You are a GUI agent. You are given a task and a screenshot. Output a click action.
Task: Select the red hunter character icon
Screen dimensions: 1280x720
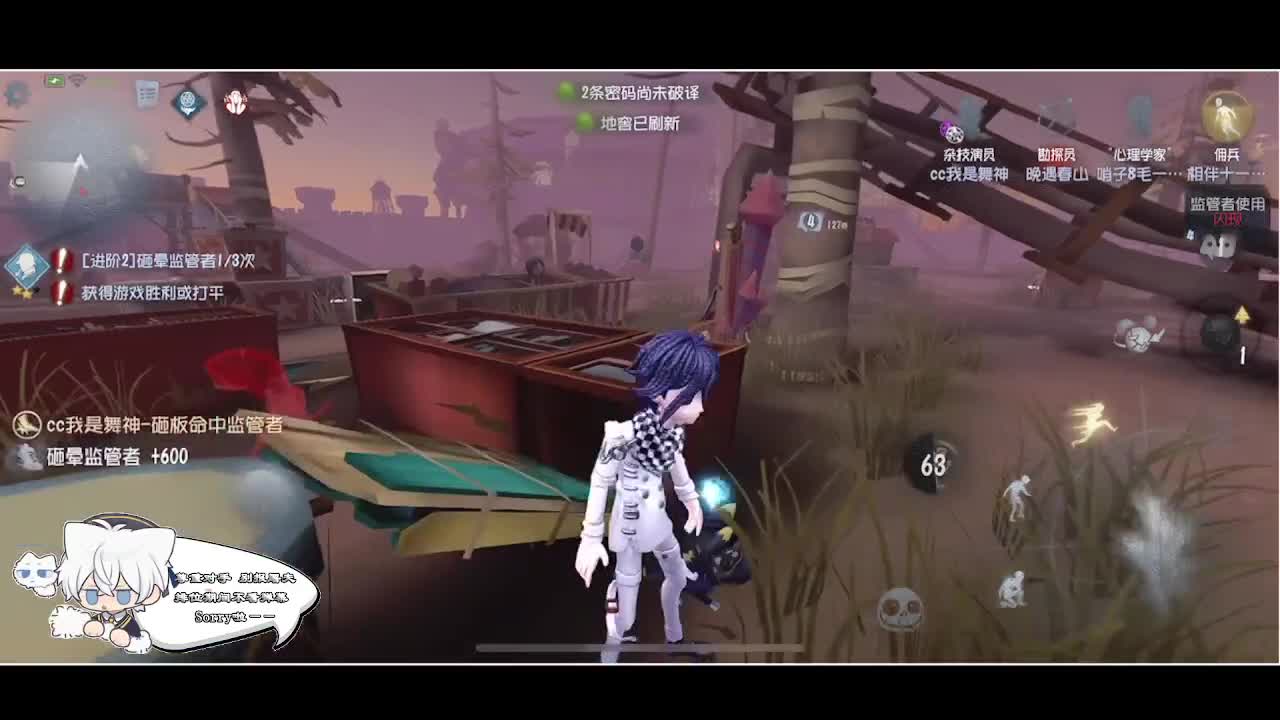[x=236, y=103]
